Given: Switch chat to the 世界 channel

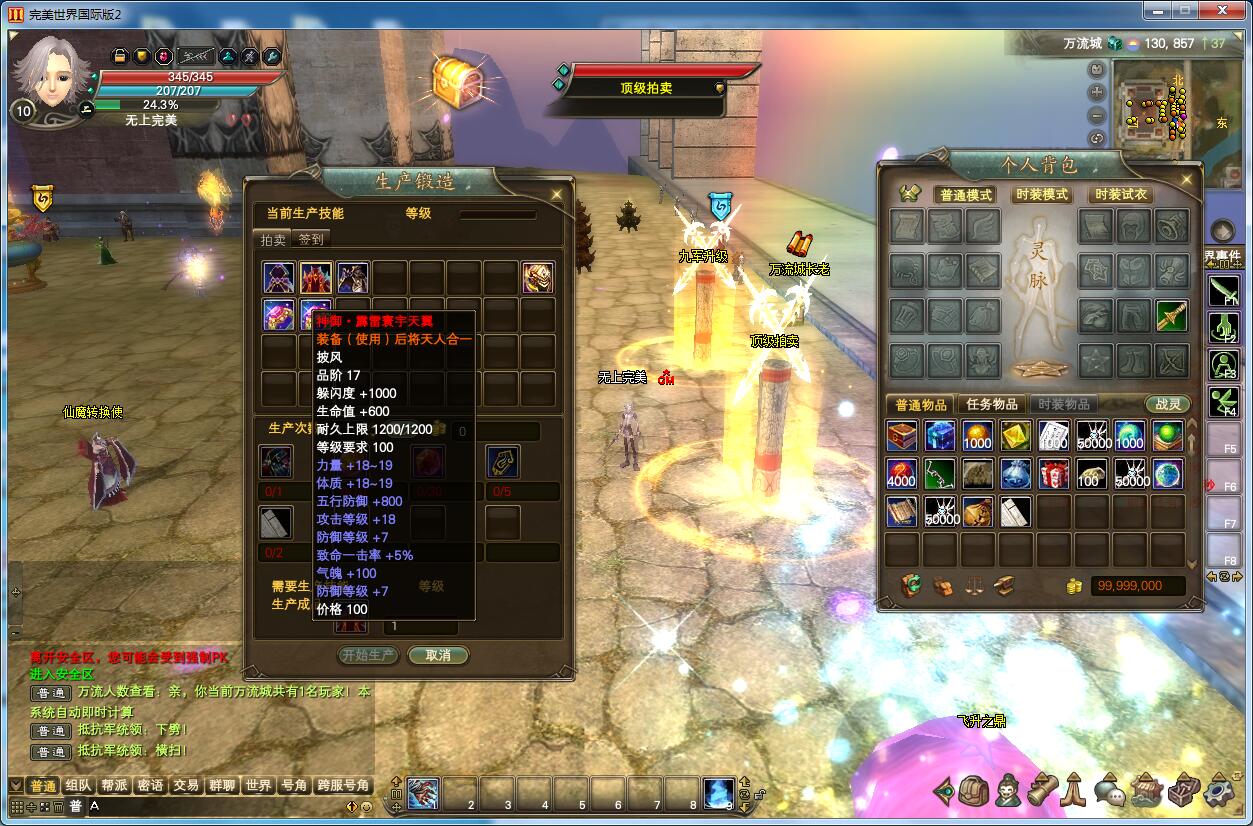Looking at the screenshot, I should (x=258, y=786).
